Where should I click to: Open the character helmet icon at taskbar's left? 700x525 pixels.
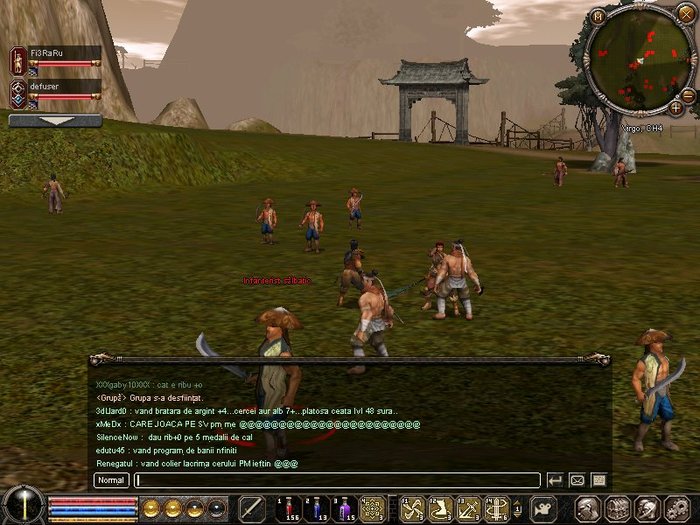588,509
